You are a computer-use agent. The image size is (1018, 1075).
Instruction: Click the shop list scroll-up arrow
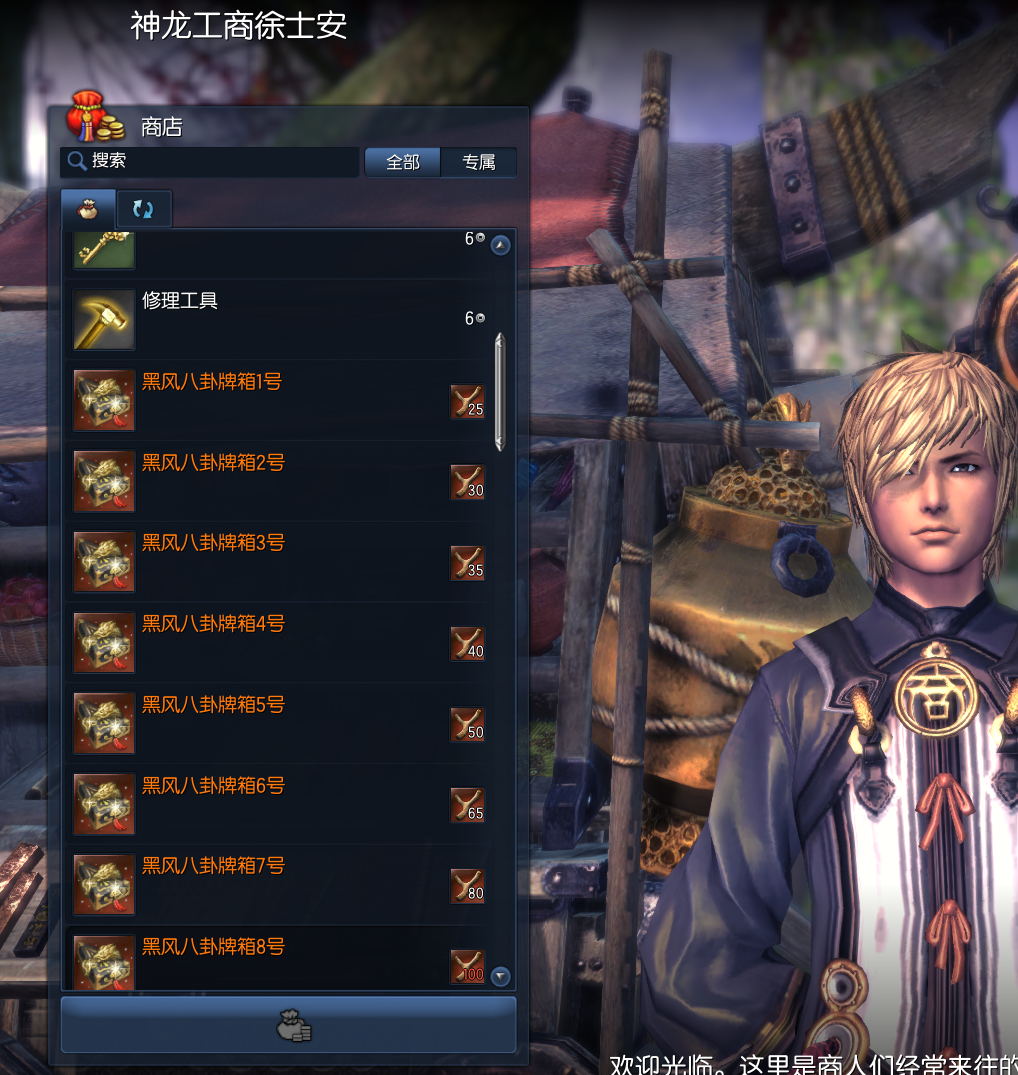coord(501,245)
